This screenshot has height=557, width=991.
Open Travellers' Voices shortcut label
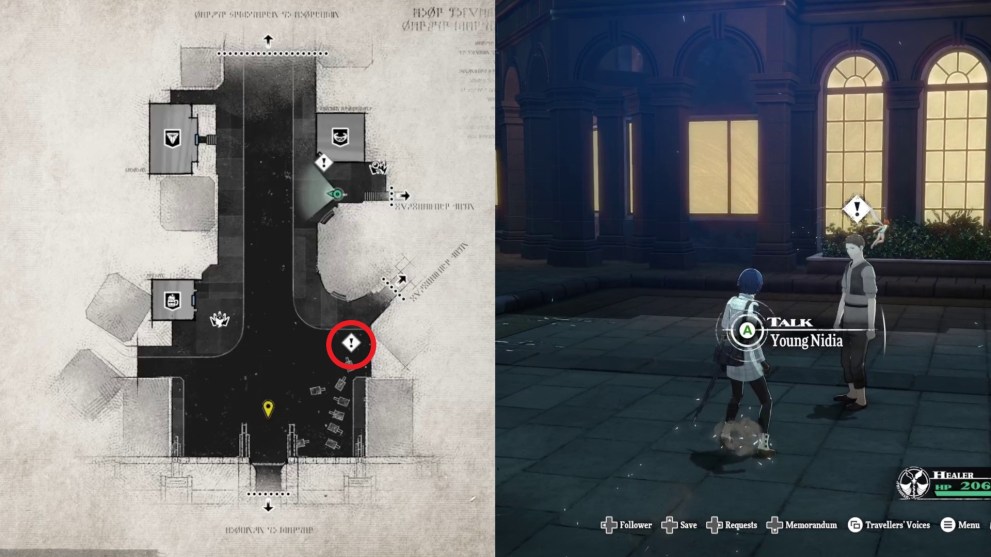[900, 525]
